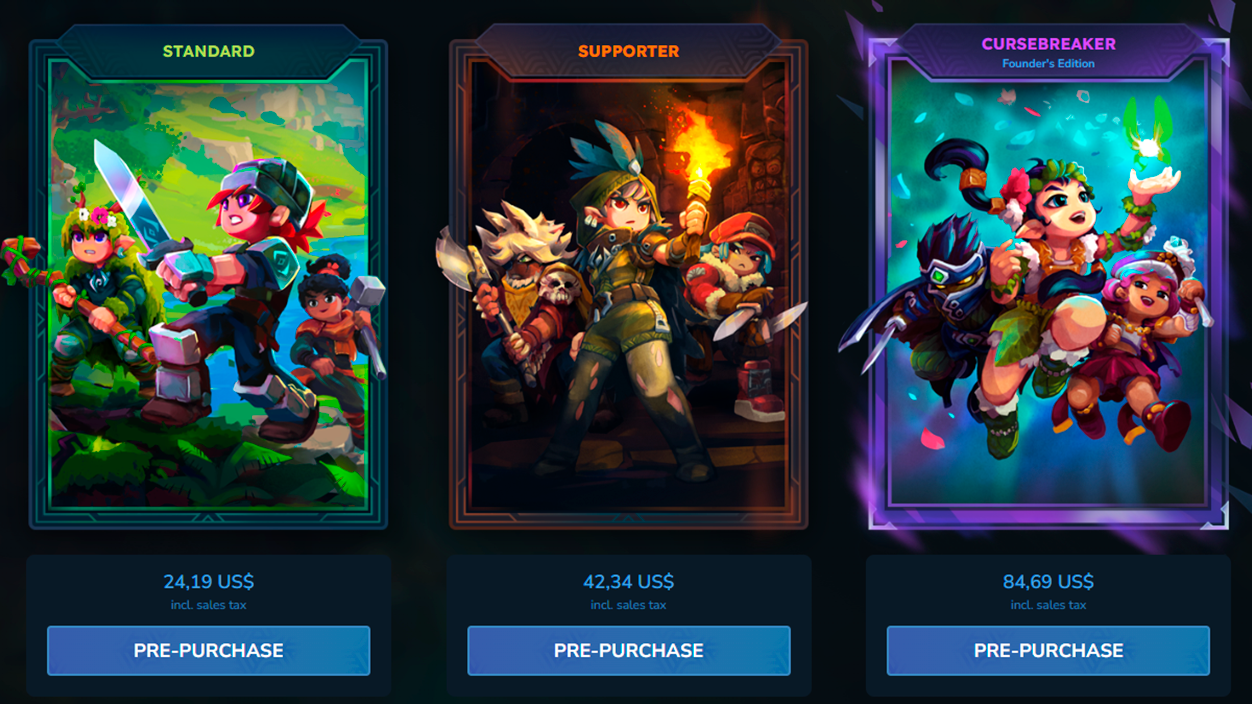Pre-purchase the Cursebreaker Founder's Edition
The height and width of the screenshot is (704, 1252).
coord(1048,650)
